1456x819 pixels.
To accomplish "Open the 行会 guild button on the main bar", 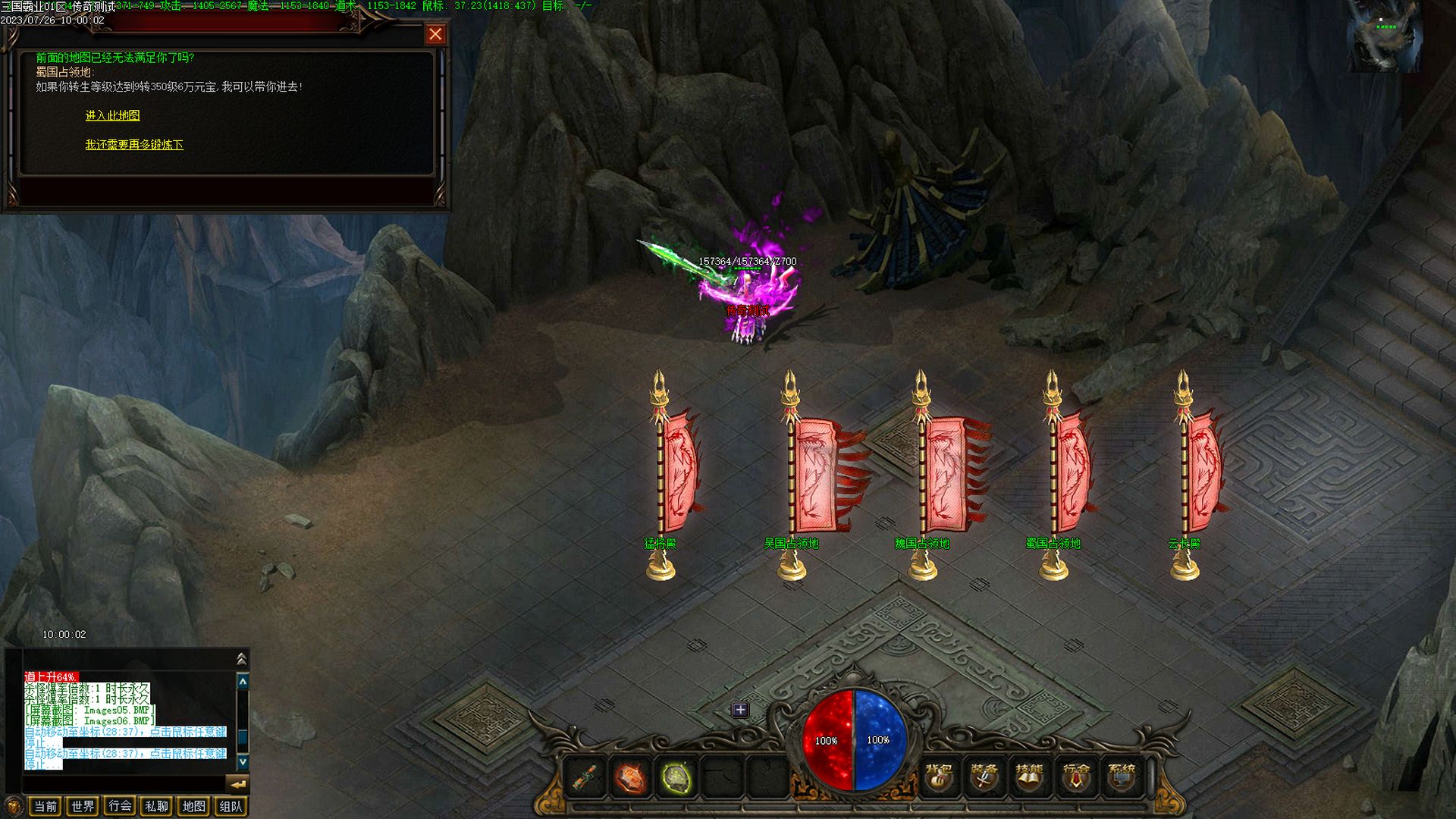I will 1075,777.
